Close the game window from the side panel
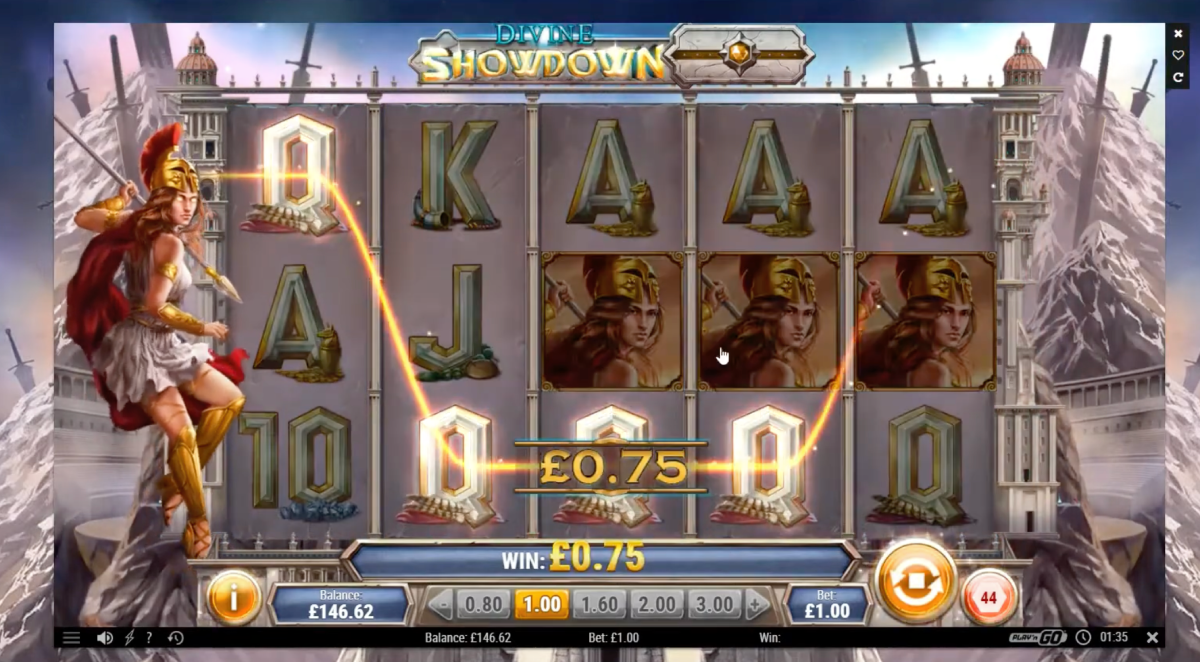Screen dimensions: 1200x662 tap(1178, 33)
